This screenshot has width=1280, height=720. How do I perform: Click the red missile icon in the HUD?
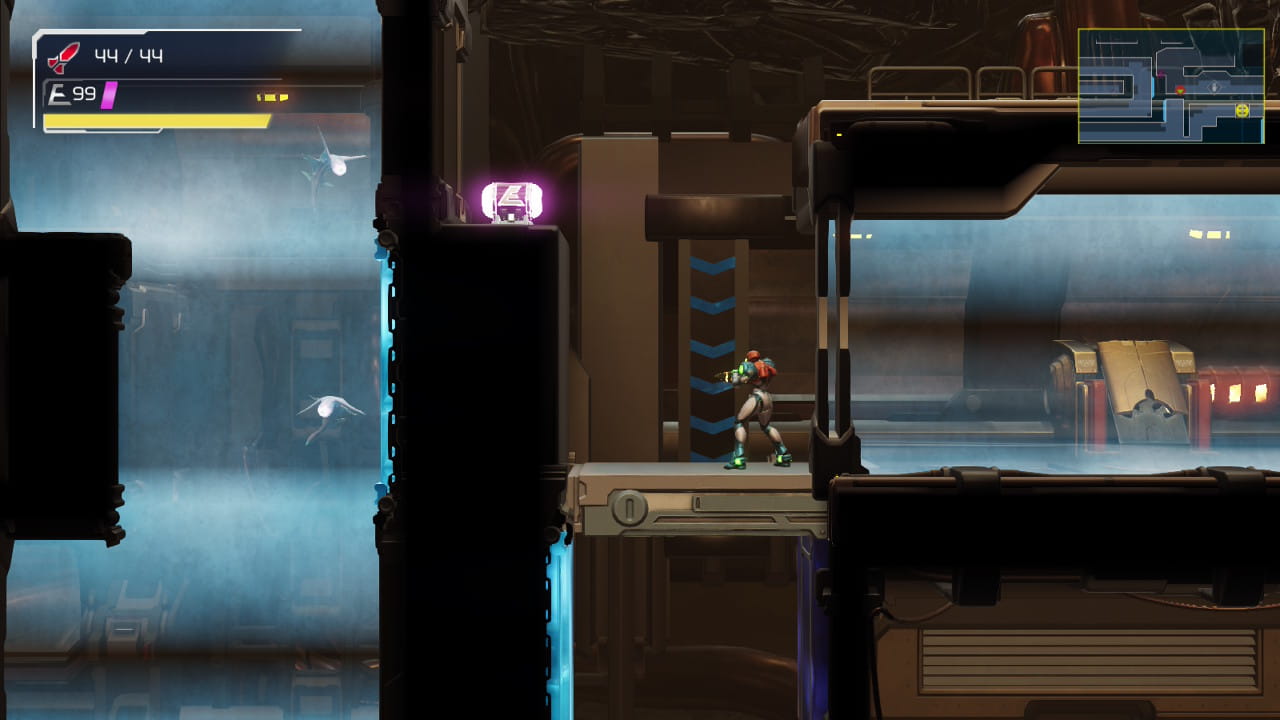[62, 56]
